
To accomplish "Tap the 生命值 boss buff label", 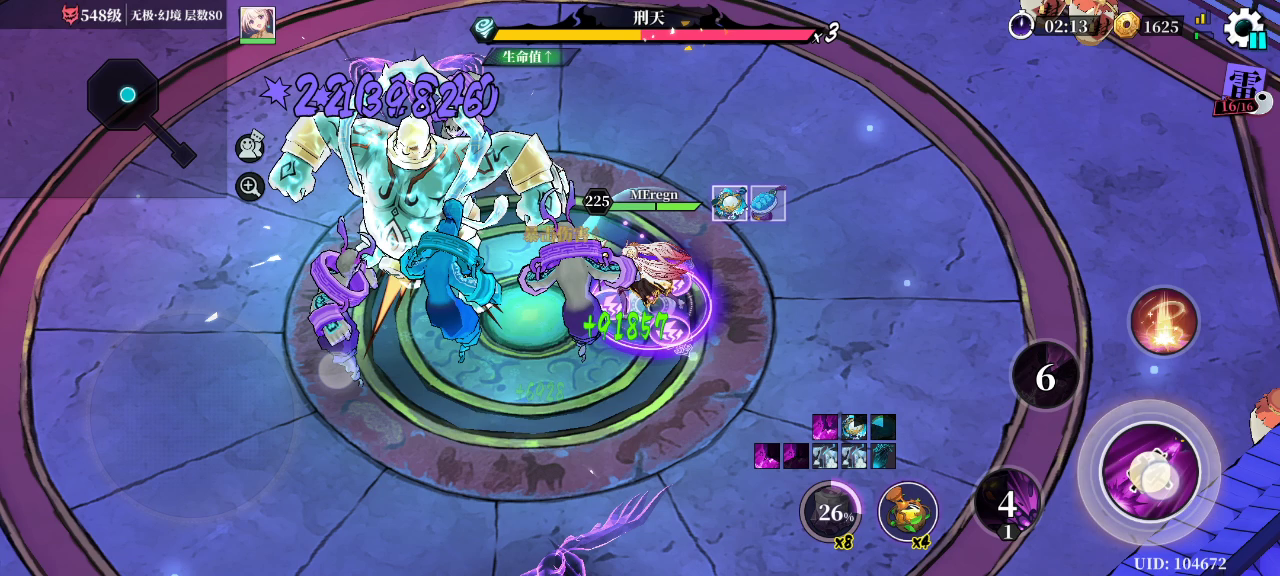I will 529,57.
